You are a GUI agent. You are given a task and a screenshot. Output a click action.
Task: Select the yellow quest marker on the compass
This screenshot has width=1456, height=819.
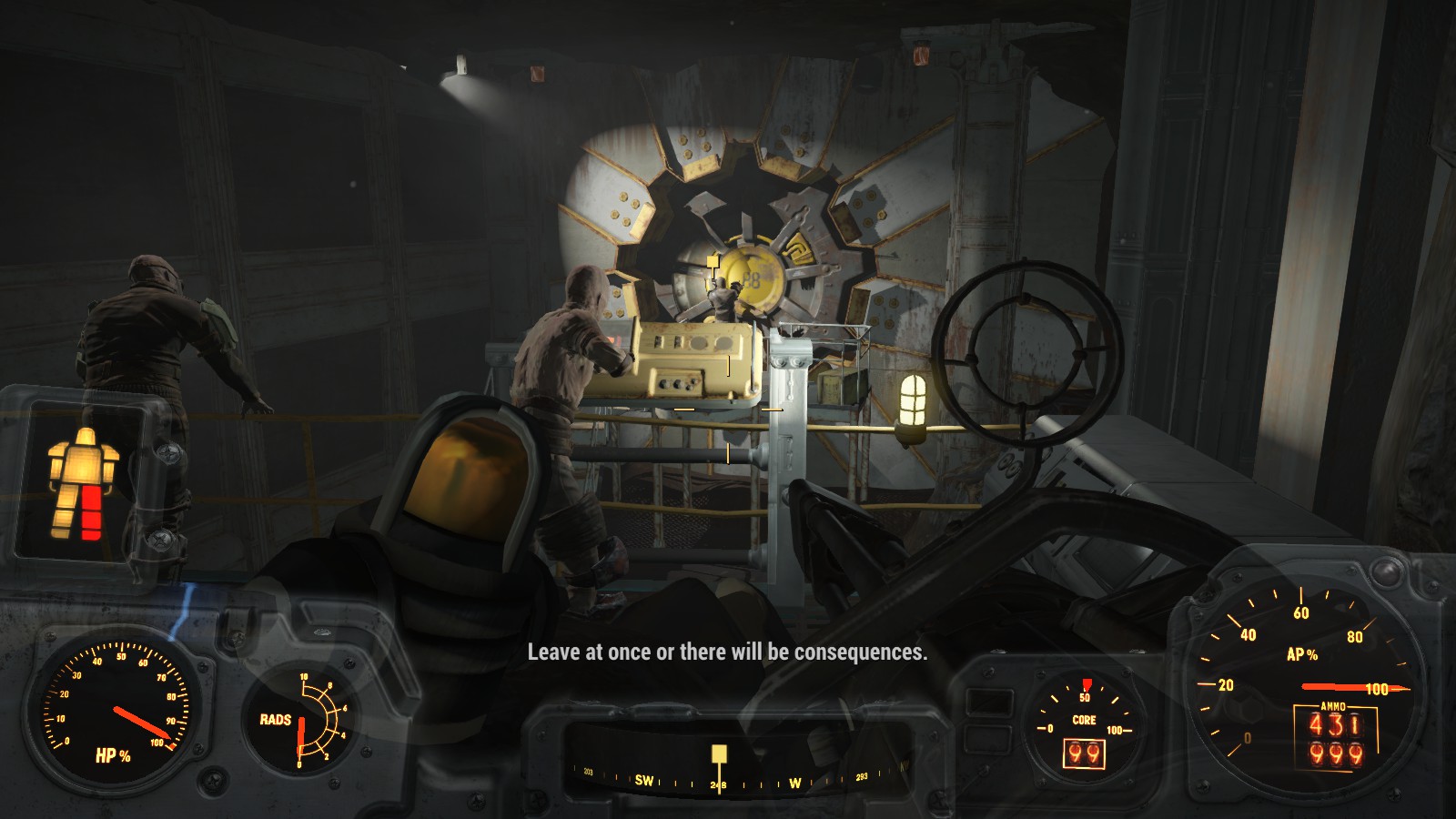[x=719, y=754]
